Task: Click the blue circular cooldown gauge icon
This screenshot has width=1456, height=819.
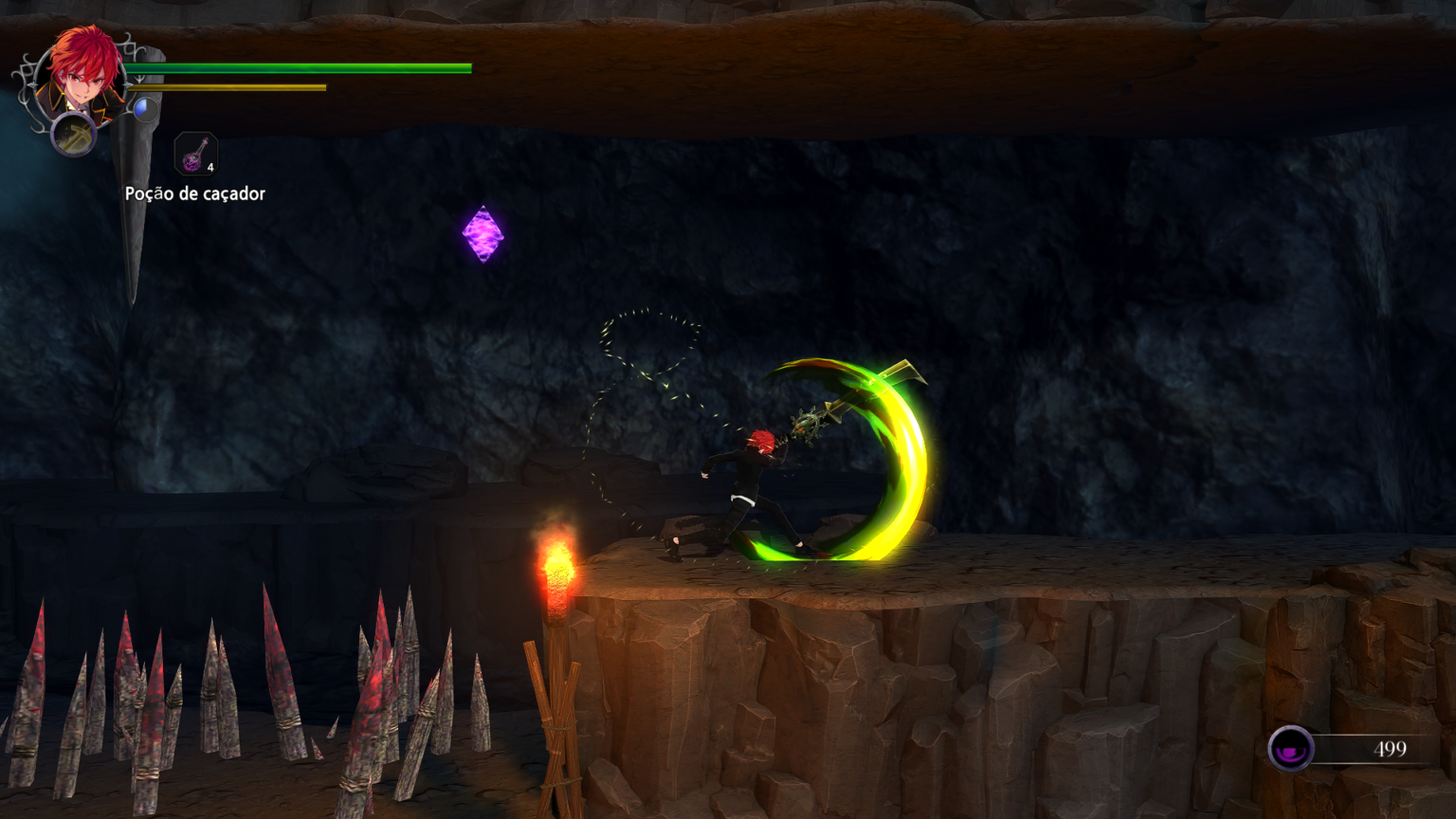Action: point(145,110)
